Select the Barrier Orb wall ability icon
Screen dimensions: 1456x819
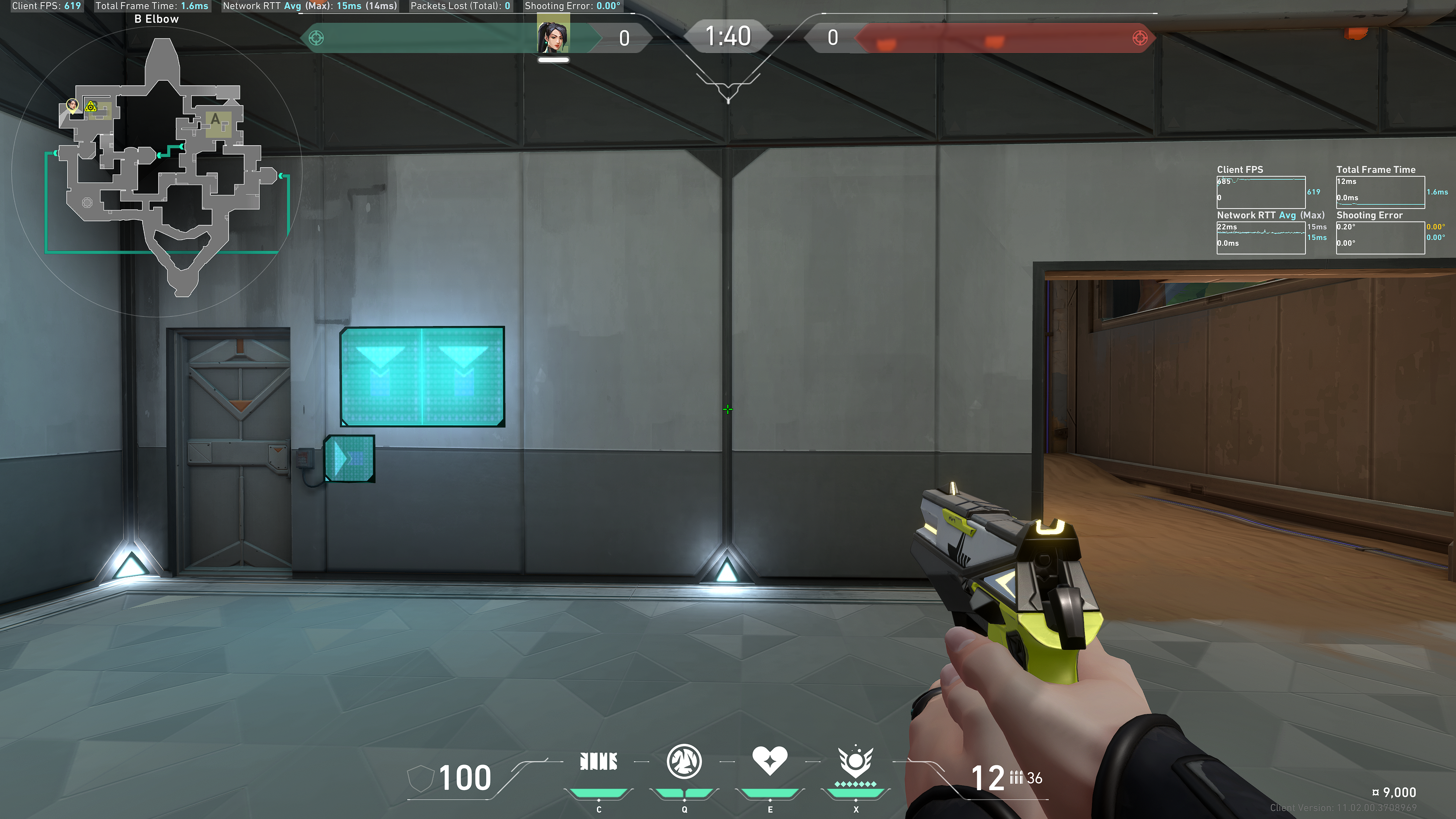tap(598, 761)
